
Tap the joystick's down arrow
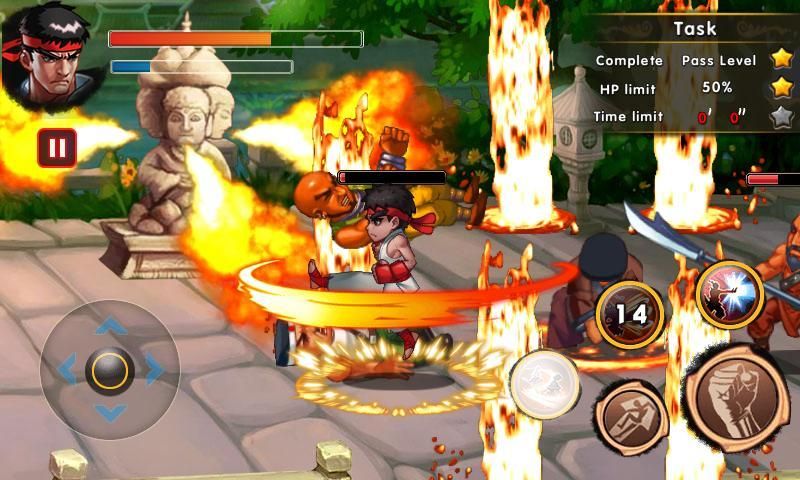[x=110, y=414]
